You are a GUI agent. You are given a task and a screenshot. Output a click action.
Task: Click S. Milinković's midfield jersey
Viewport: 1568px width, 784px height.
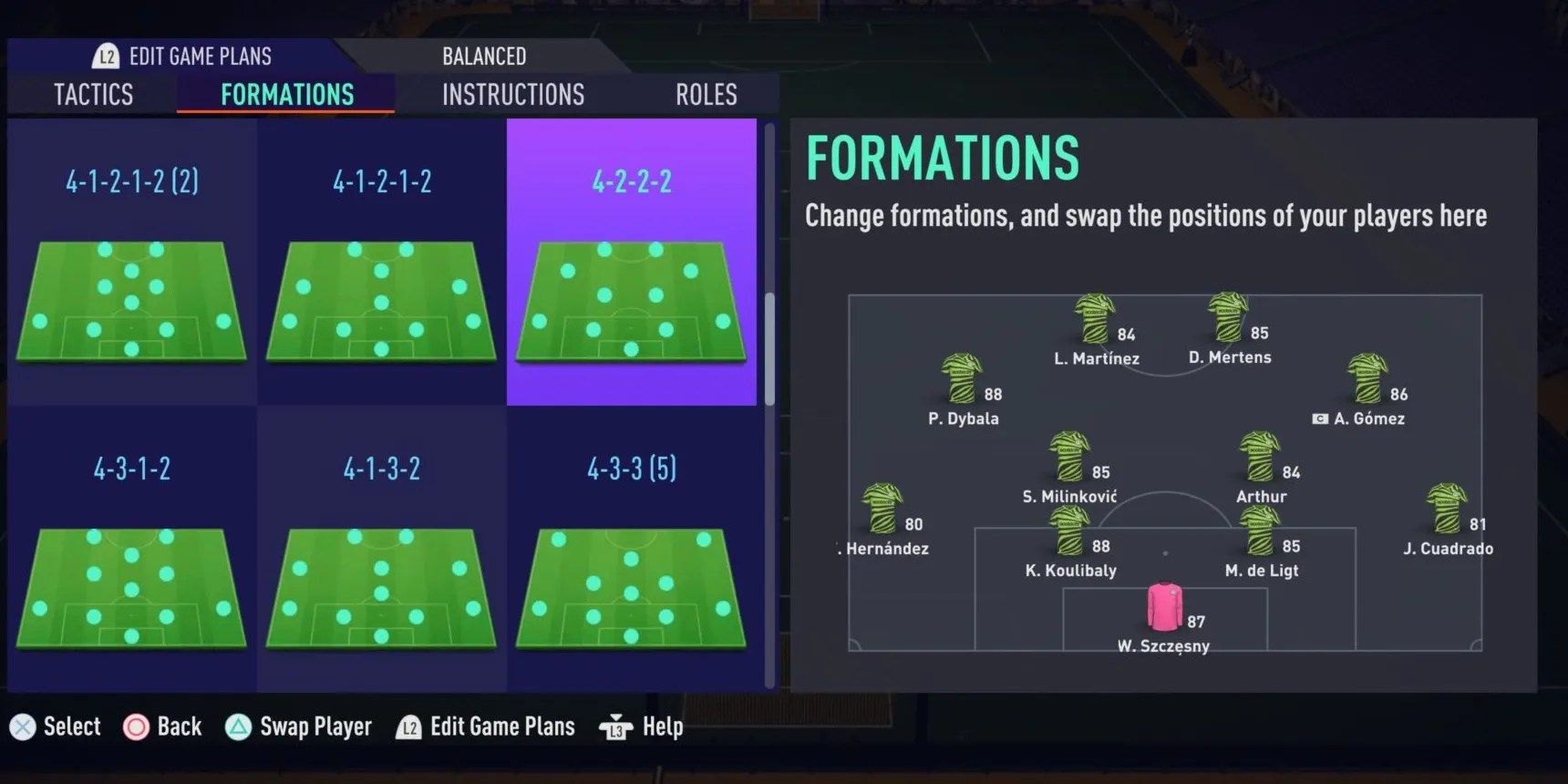click(x=1067, y=456)
